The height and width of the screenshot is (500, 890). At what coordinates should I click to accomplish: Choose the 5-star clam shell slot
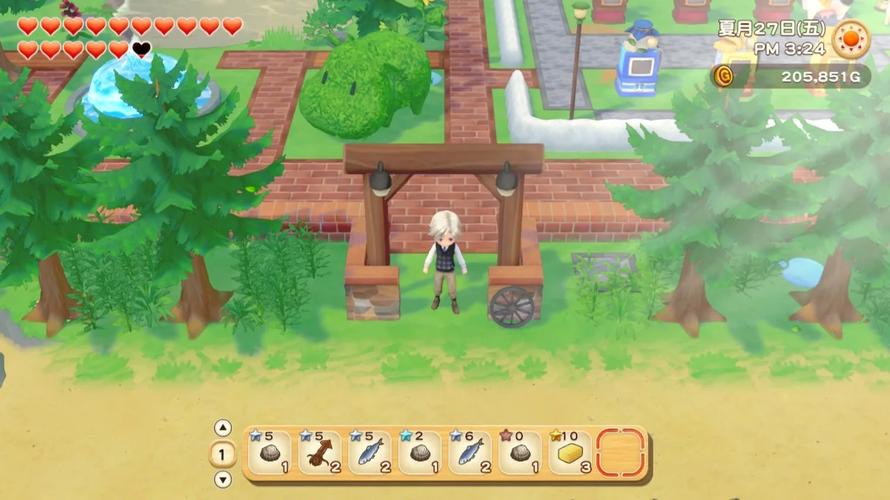click(270, 454)
